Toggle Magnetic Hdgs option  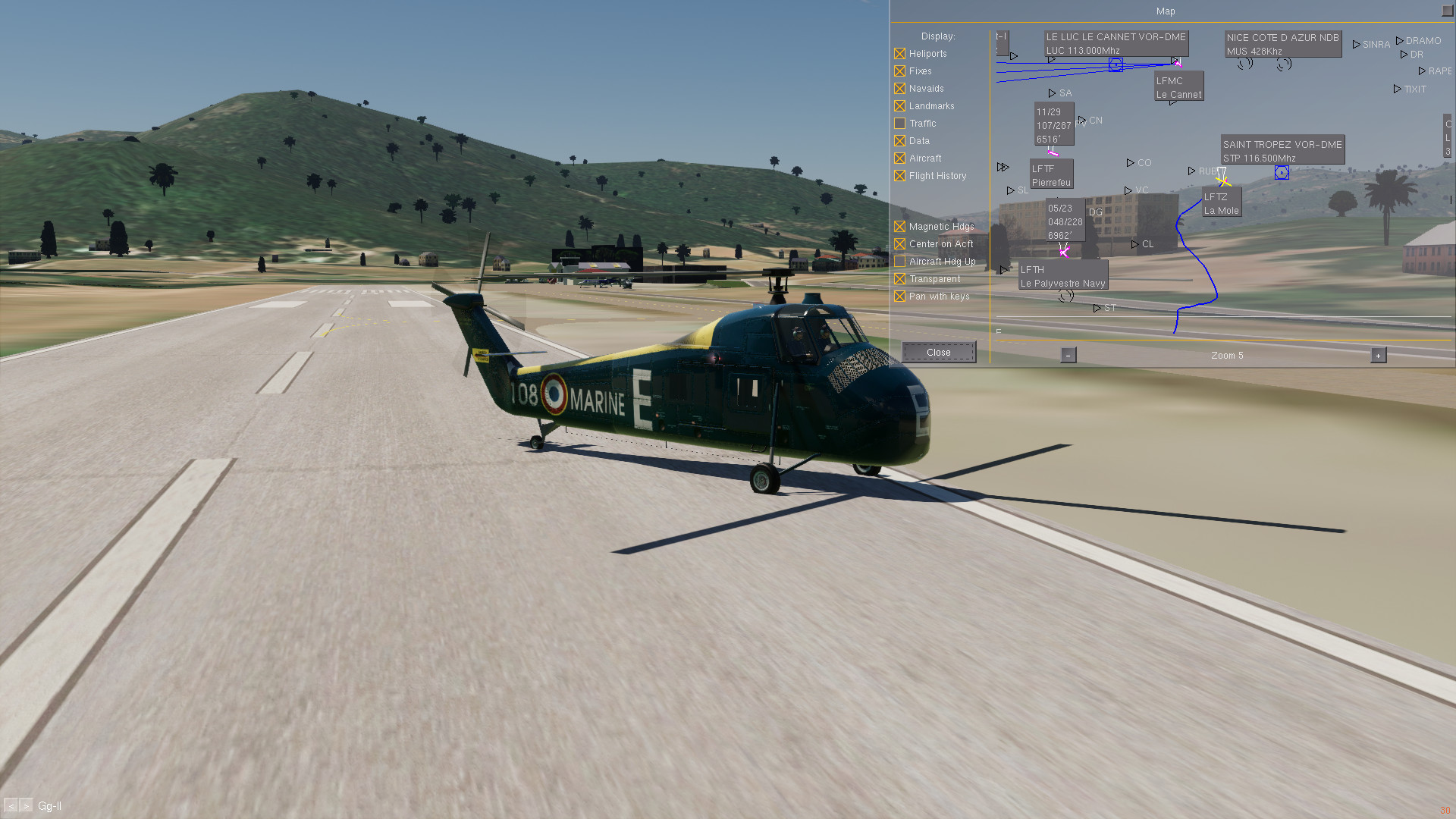[899, 227]
